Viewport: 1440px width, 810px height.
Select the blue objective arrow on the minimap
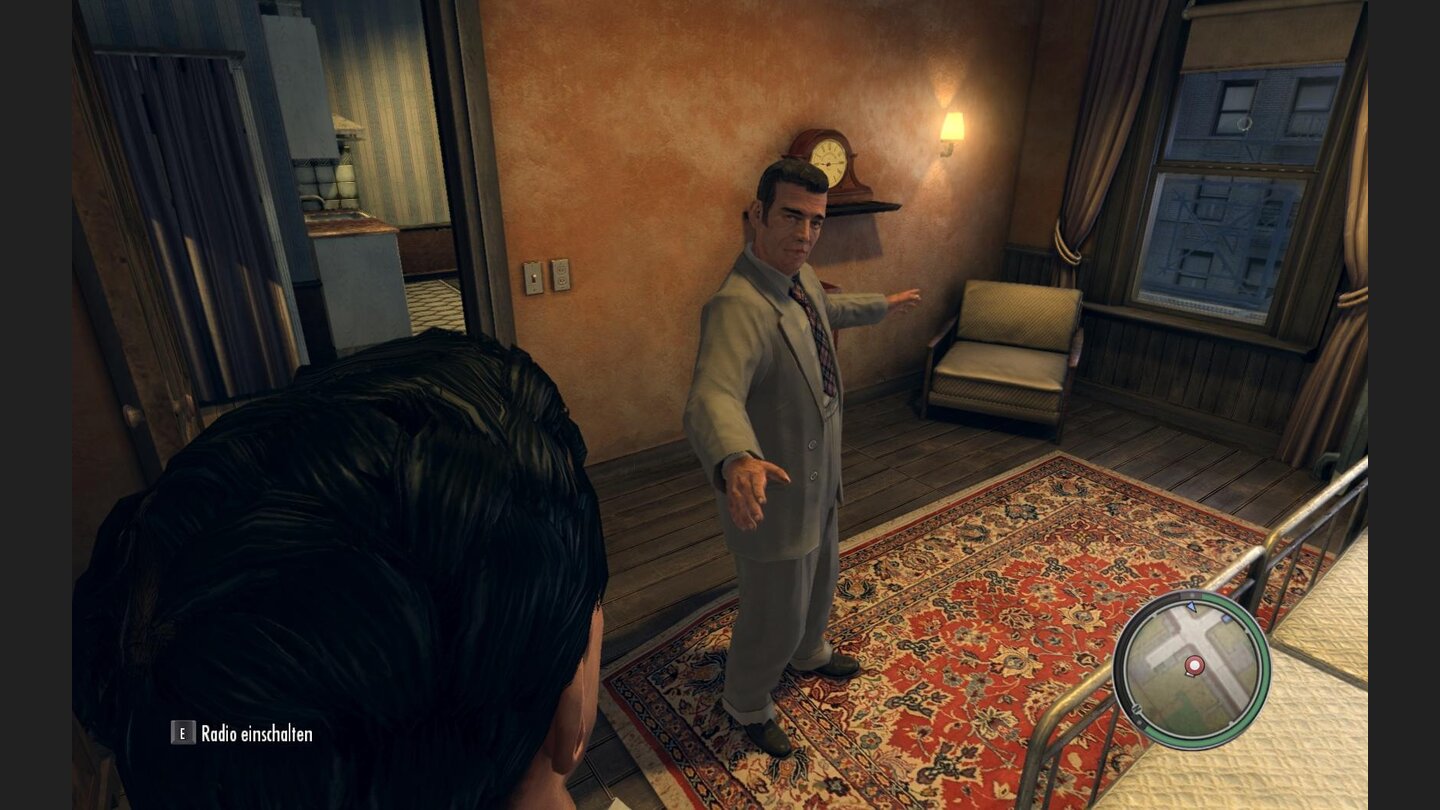point(1191,607)
